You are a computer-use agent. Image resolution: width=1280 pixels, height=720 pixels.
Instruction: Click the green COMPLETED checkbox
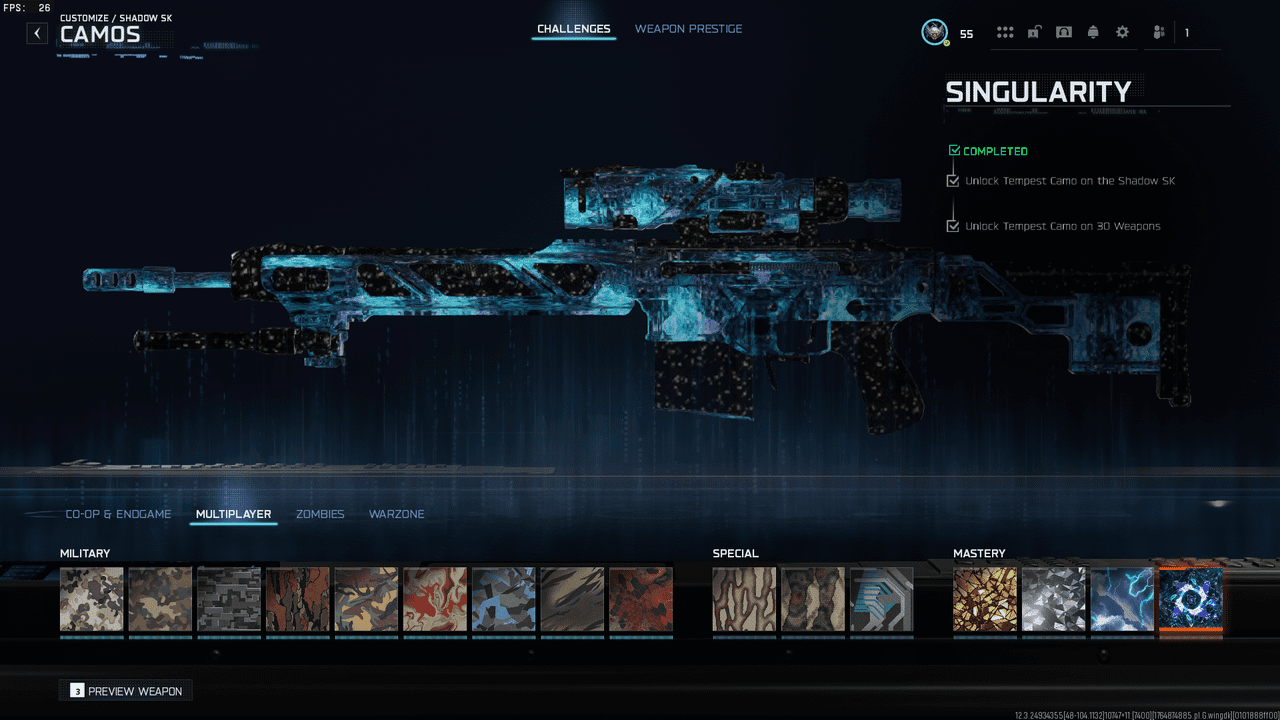(x=956, y=150)
